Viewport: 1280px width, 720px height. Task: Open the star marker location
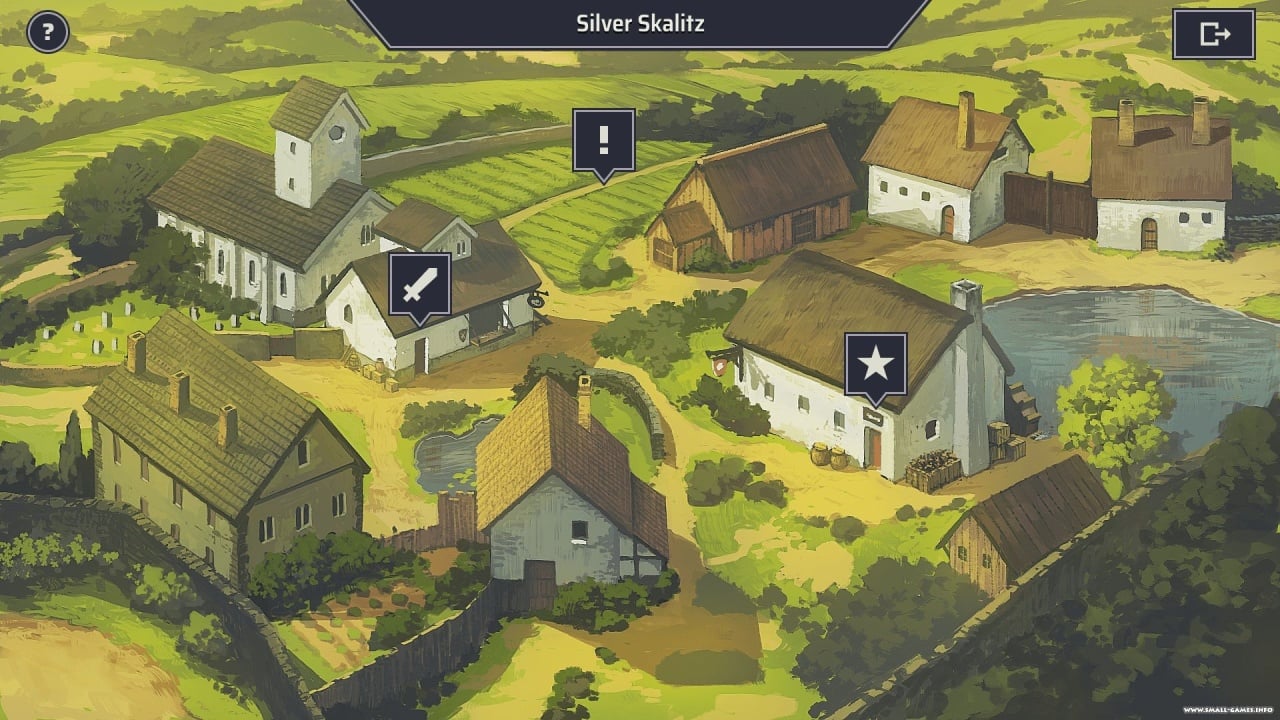(875, 364)
